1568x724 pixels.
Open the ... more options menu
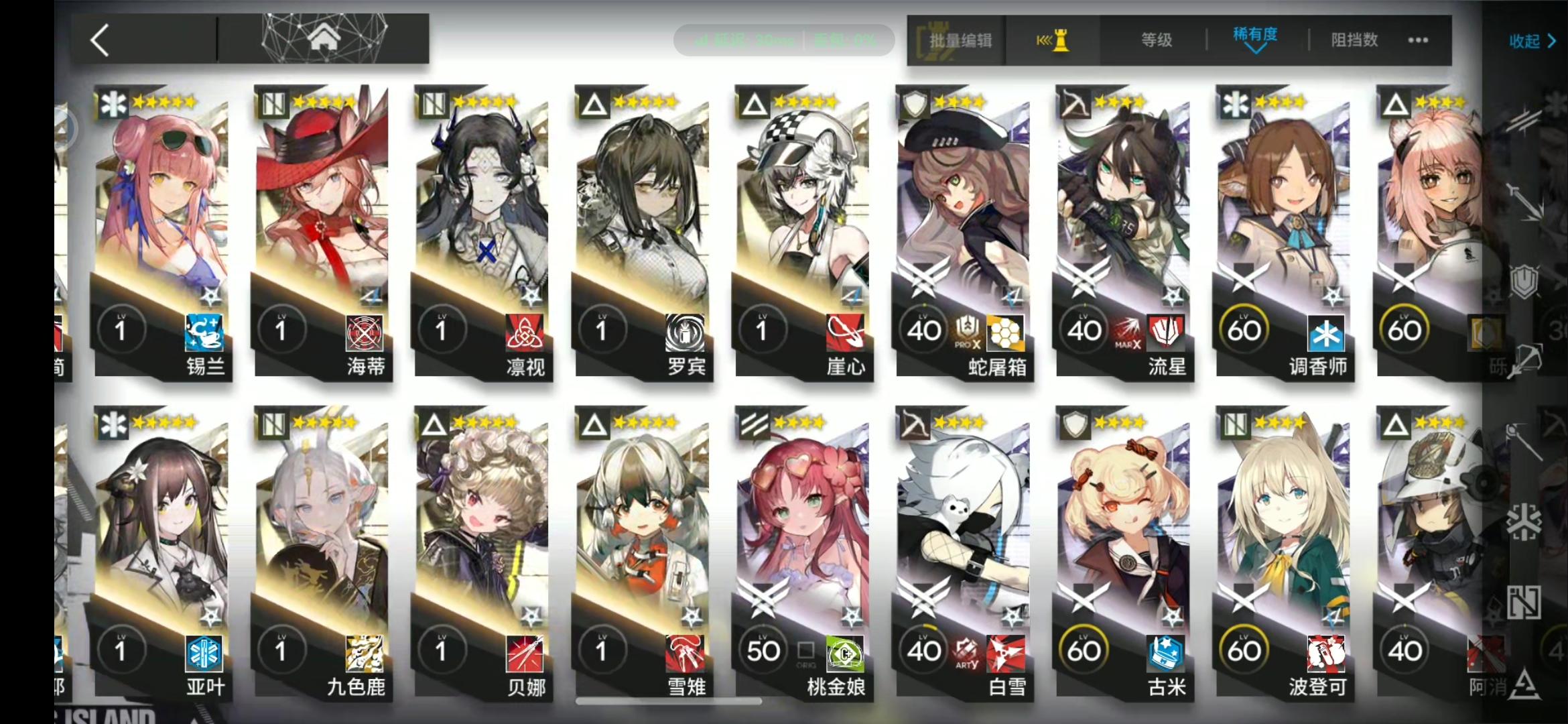tap(1418, 40)
